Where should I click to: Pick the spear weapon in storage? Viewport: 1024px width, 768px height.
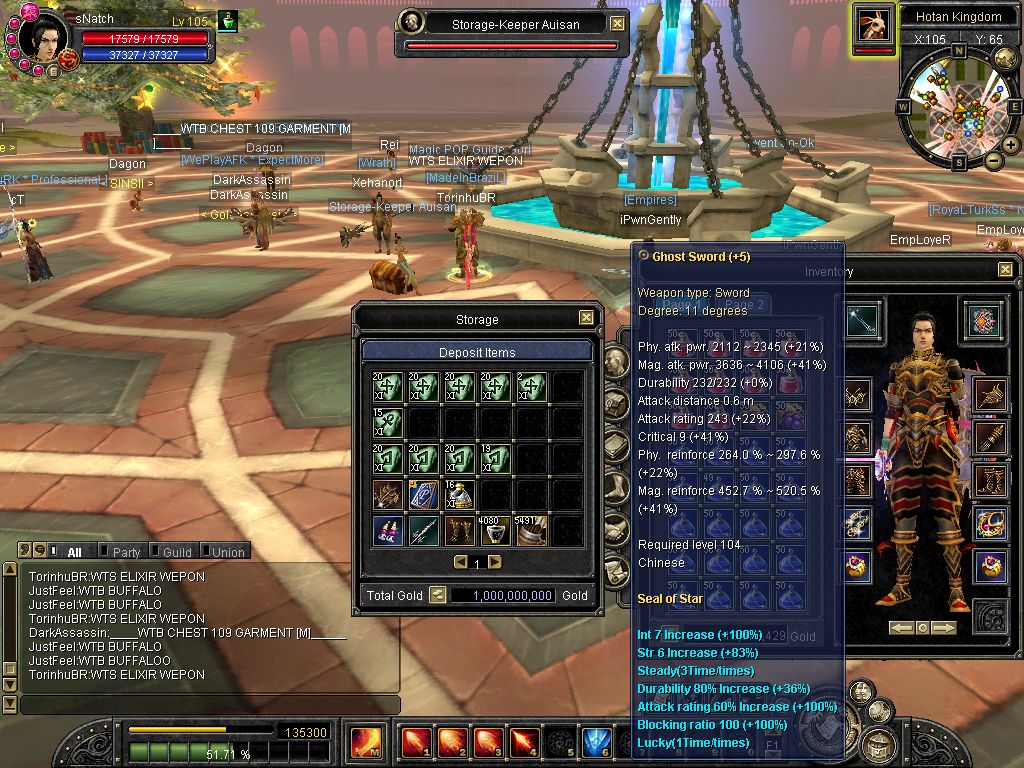423,529
